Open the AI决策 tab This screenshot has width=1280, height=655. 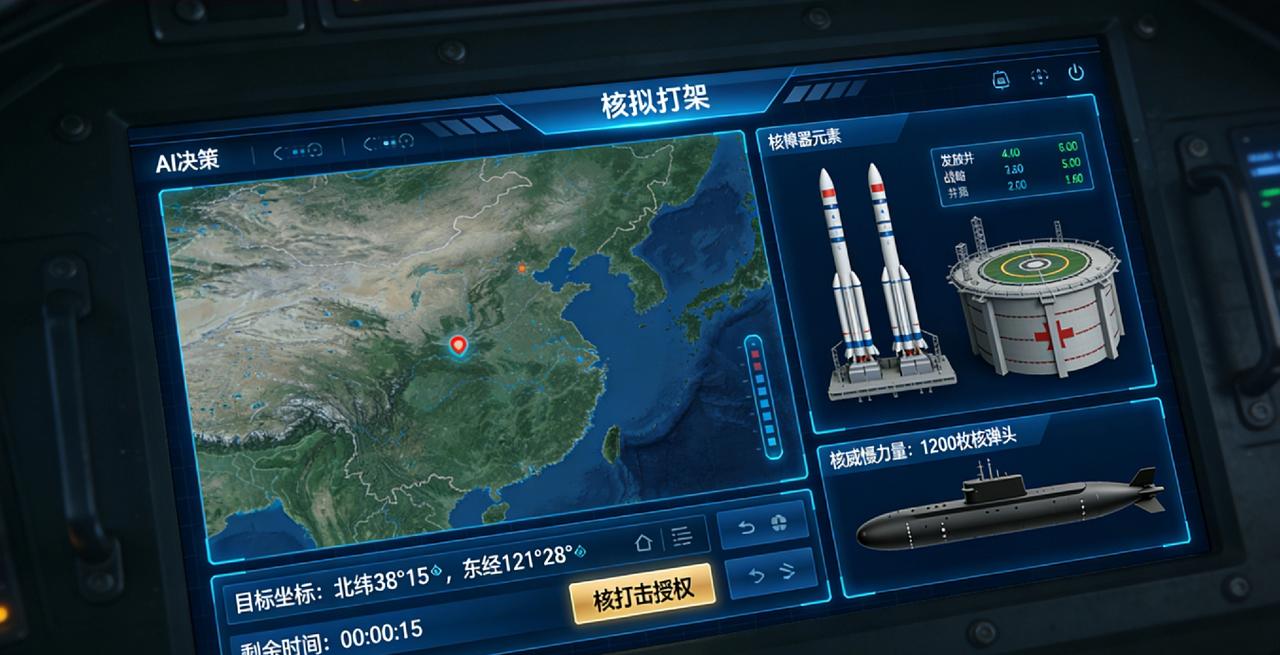coord(187,160)
